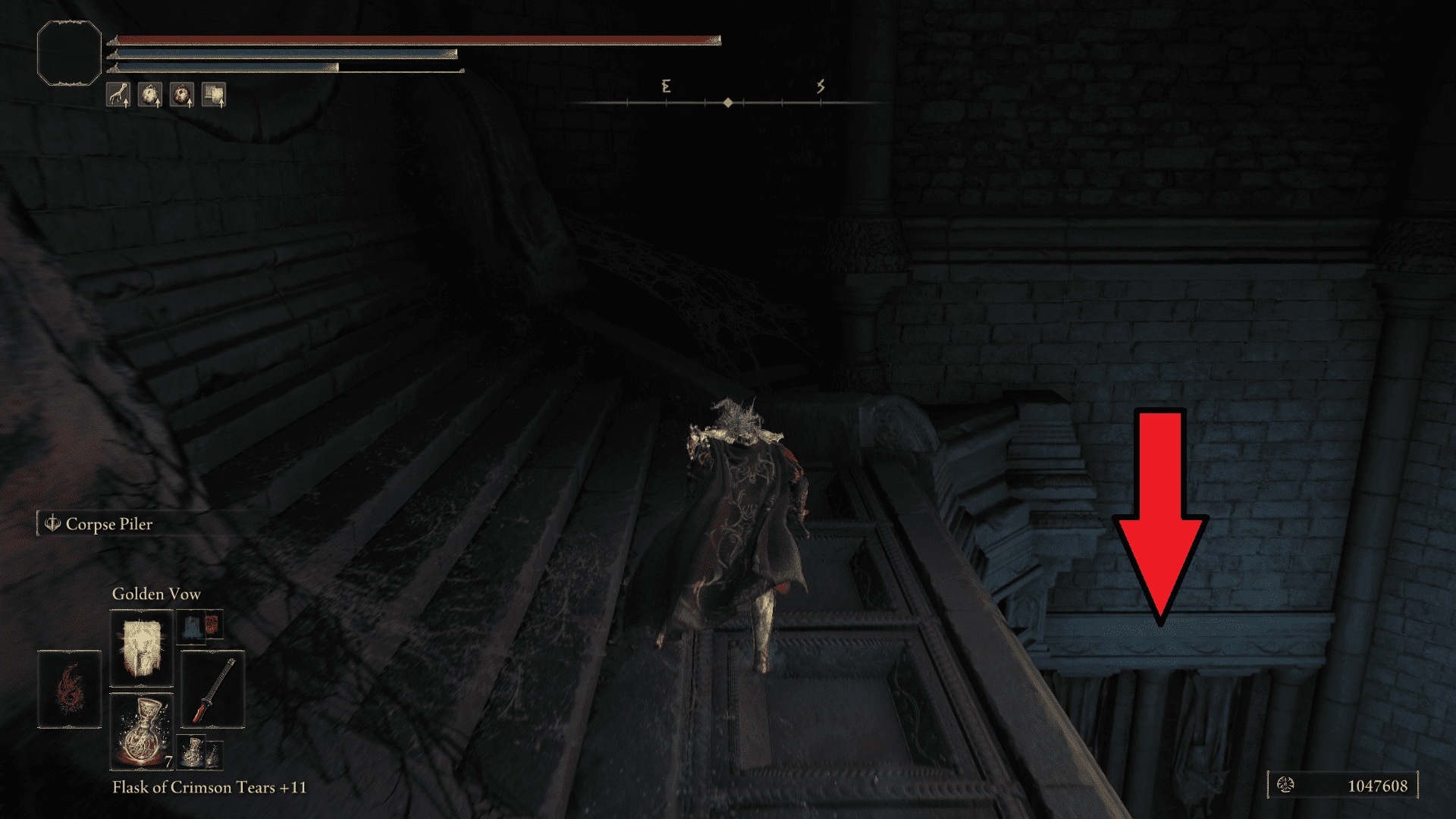
Task: Expand the East marker on the compass
Action: click(x=667, y=86)
